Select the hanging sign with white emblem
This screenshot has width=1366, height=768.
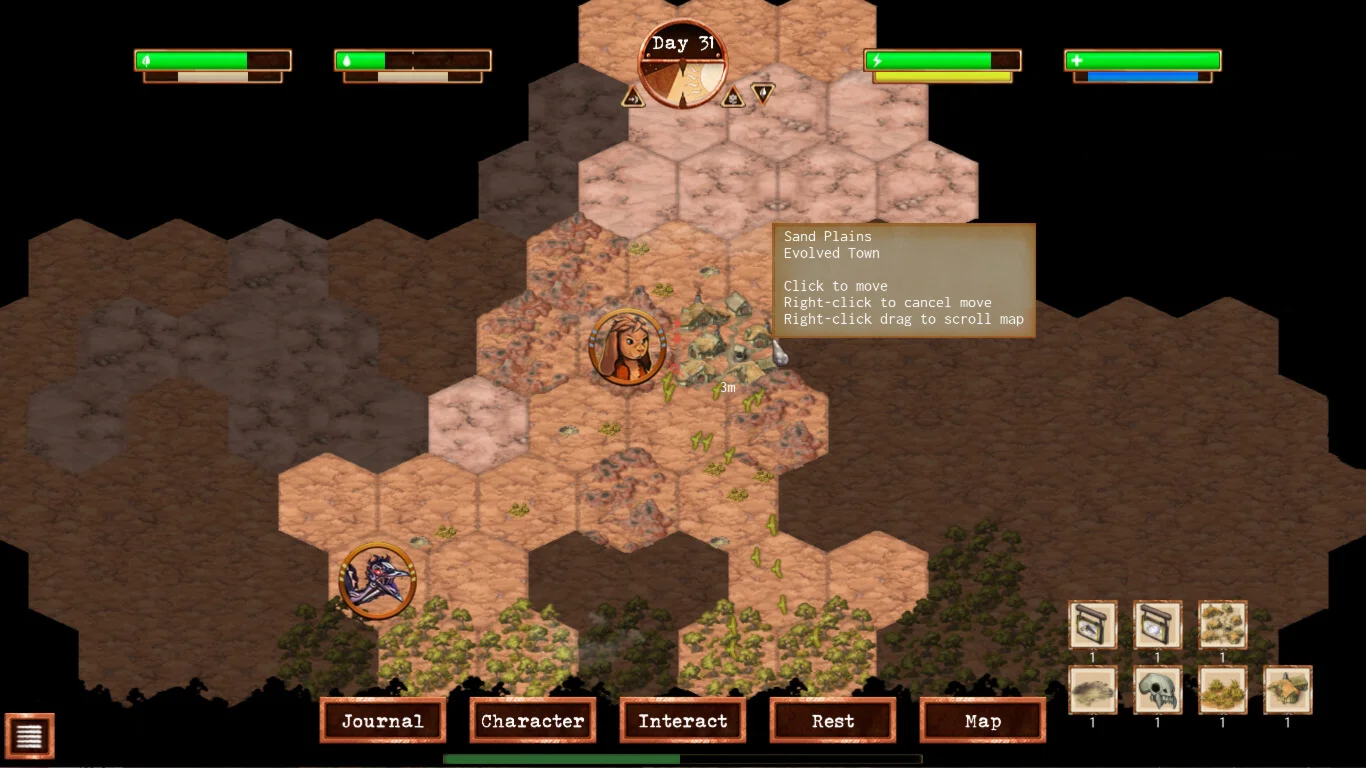pos(1158,625)
